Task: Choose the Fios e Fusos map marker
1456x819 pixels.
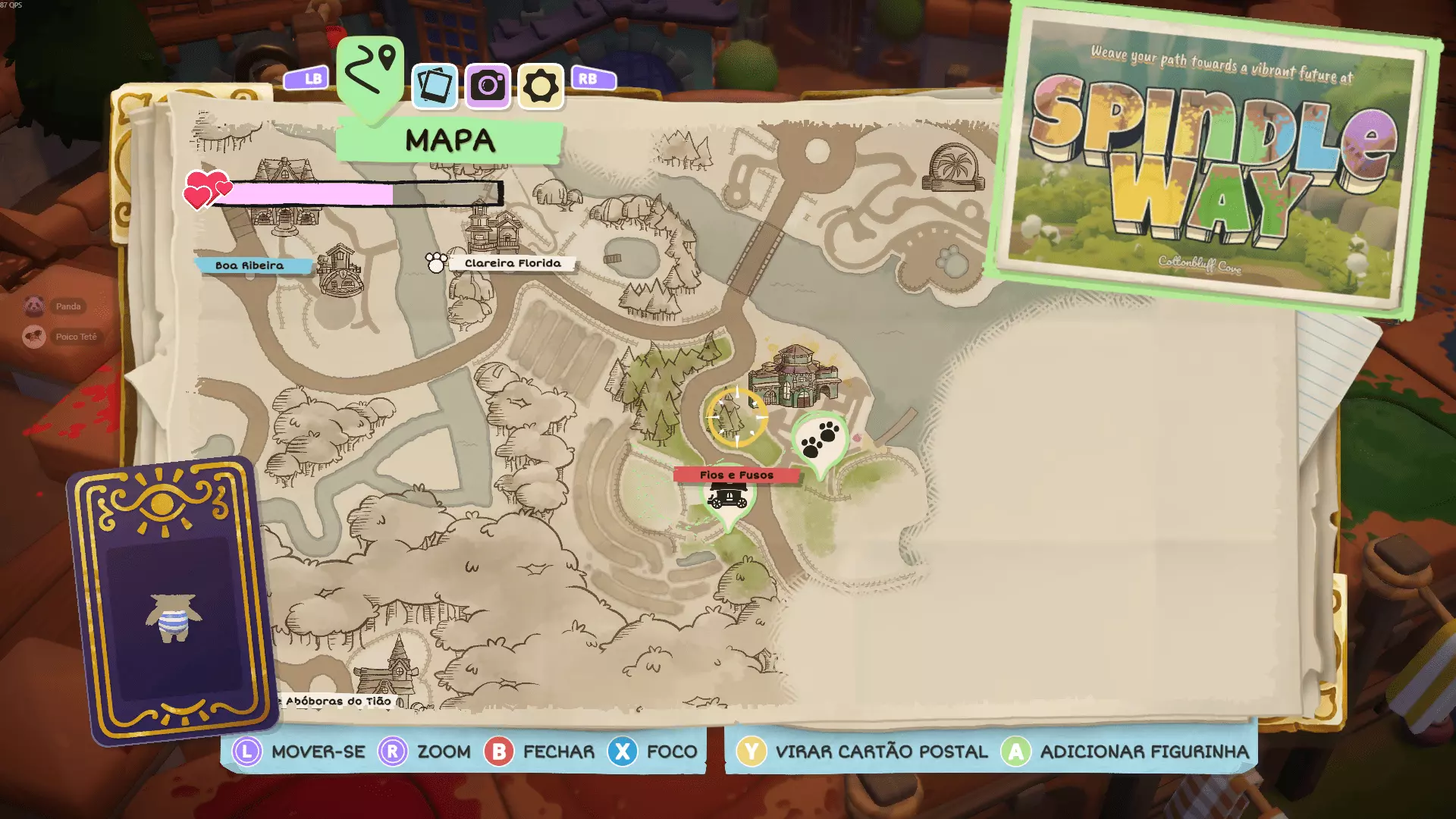Action: pyautogui.click(x=736, y=475)
